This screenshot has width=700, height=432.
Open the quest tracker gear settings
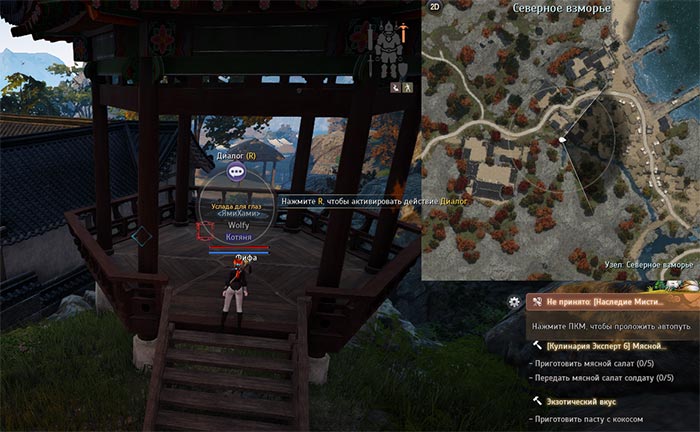pyautogui.click(x=514, y=301)
